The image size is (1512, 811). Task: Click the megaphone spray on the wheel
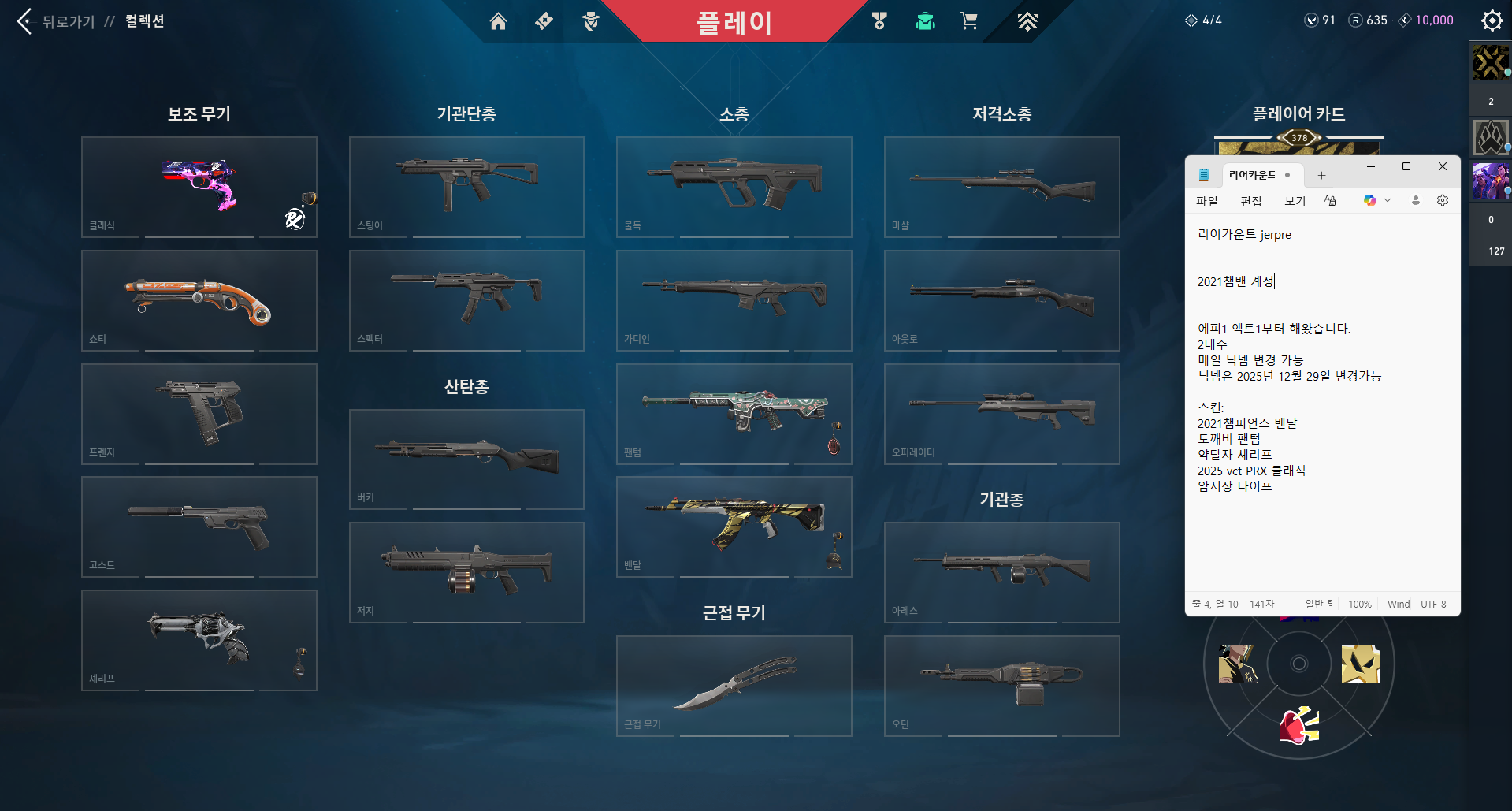(x=1299, y=726)
